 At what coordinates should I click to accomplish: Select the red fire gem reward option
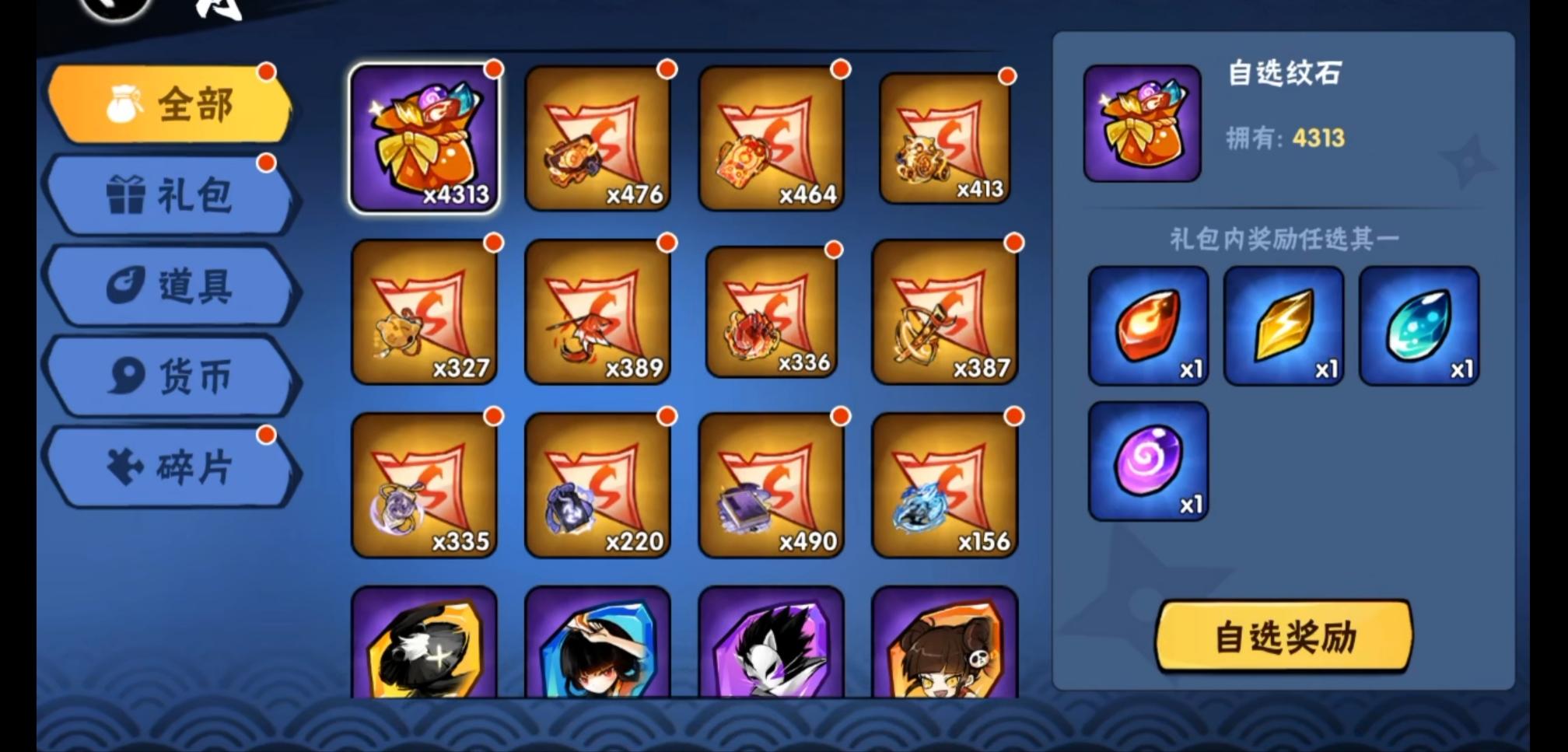point(1149,327)
